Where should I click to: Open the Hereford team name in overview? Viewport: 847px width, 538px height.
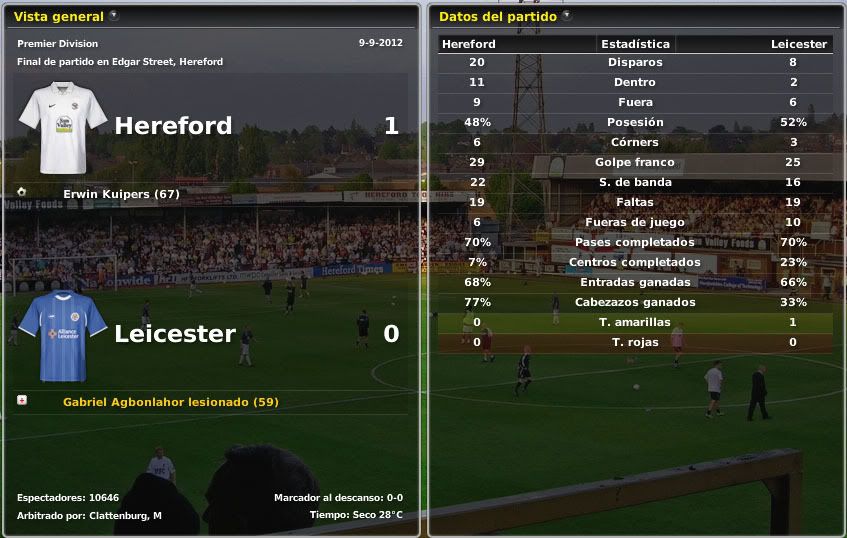pyautogui.click(x=173, y=126)
